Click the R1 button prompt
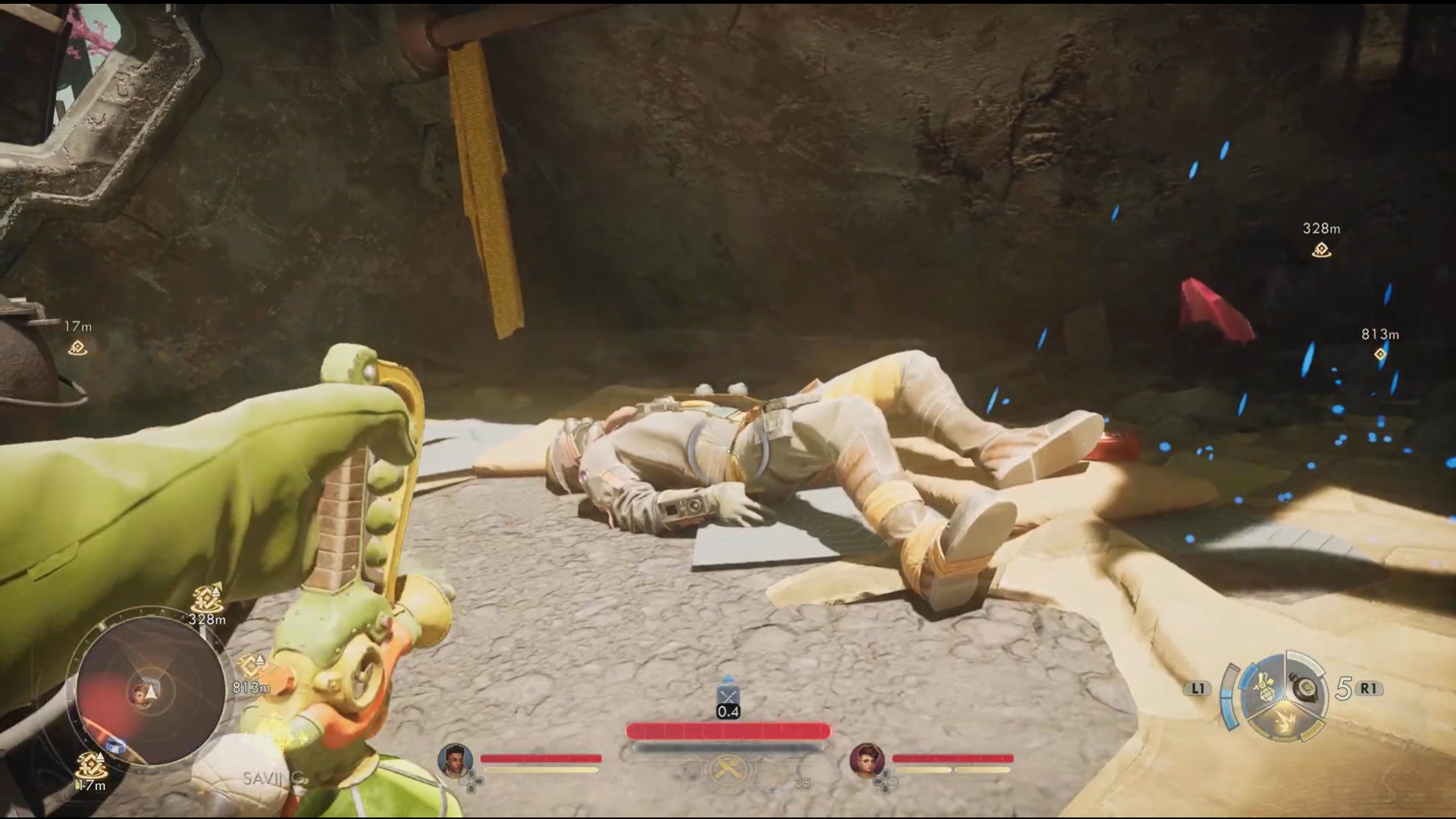The height and width of the screenshot is (819, 1456). tap(1369, 688)
